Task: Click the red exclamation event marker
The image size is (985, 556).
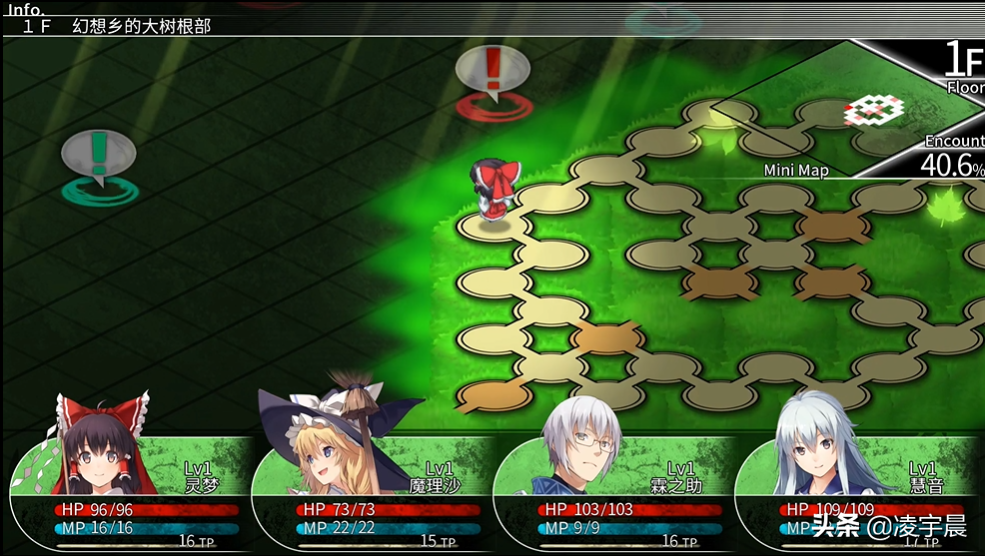Action: point(492,76)
